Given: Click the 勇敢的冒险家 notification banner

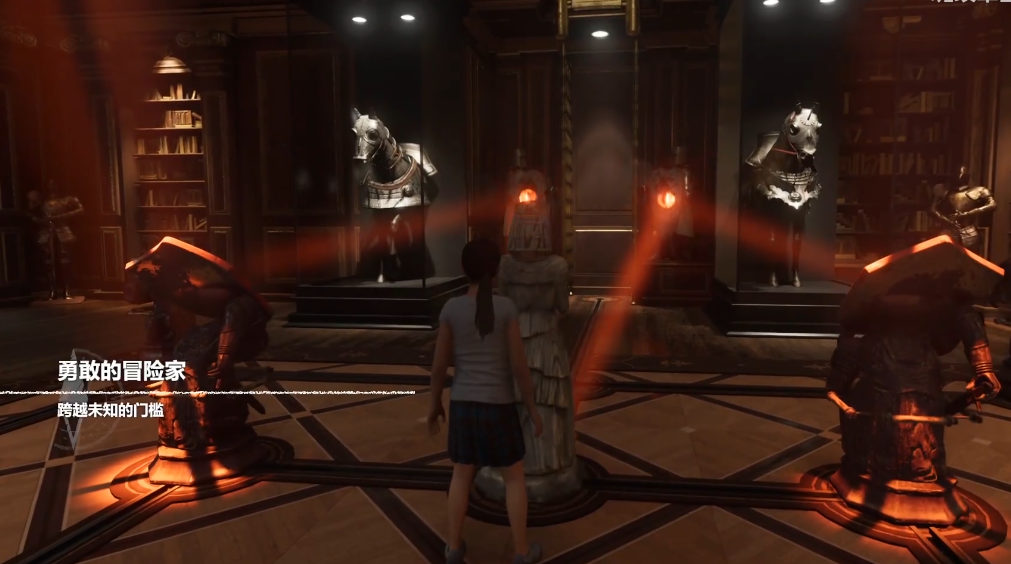Looking at the screenshot, I should 121,389.
